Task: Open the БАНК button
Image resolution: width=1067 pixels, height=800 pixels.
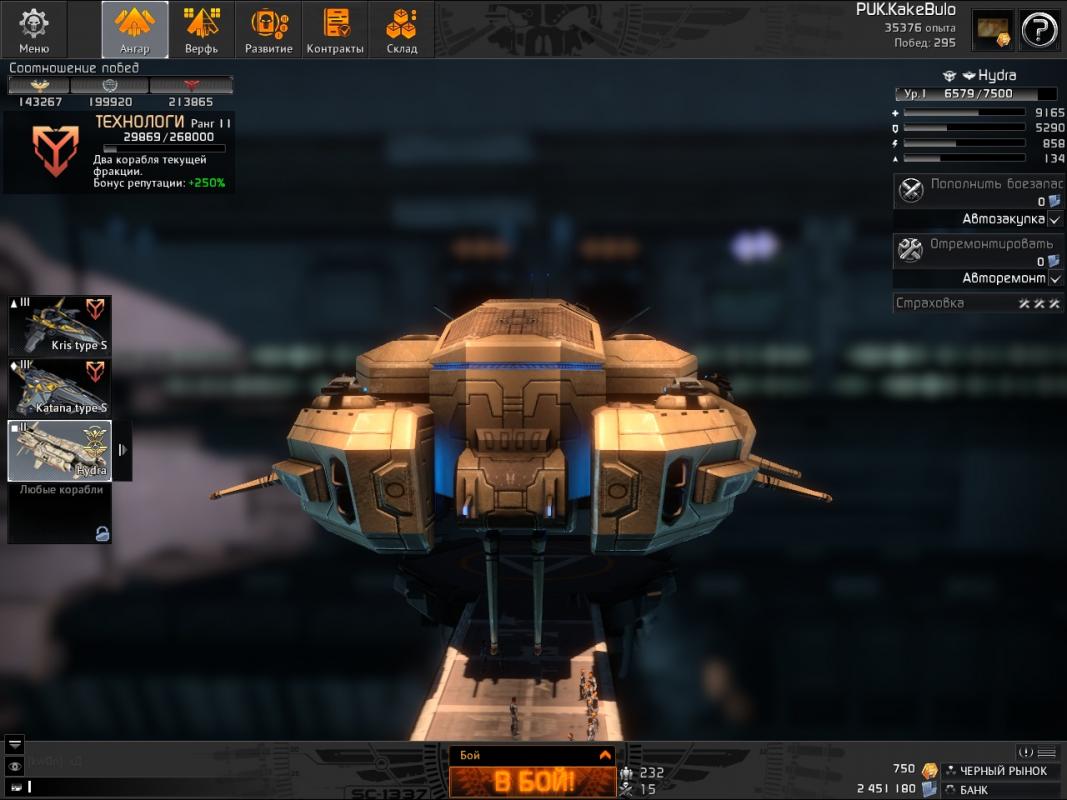Action: (x=1002, y=790)
